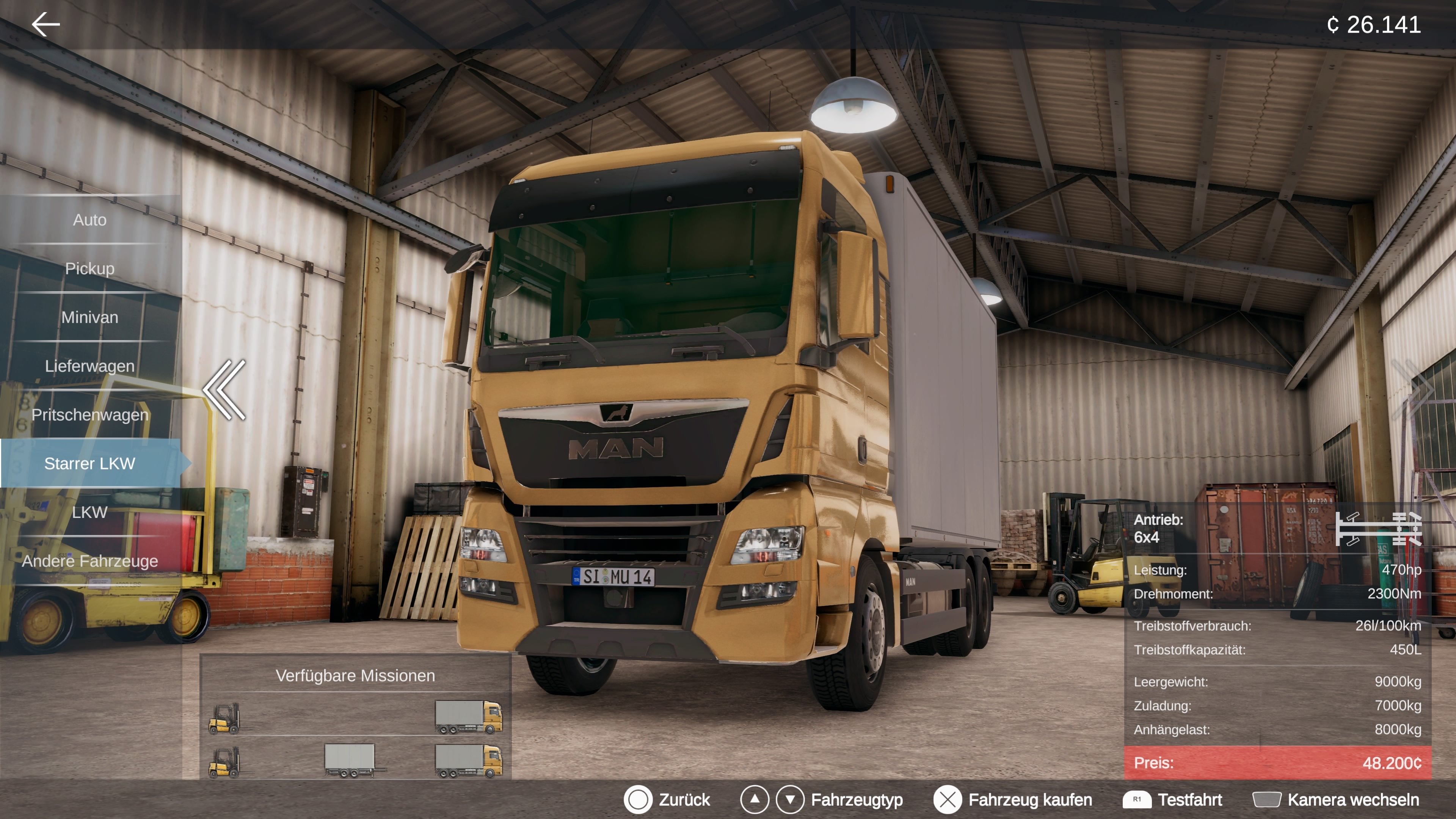Switch to the Auto vehicle category
Viewport: 1456px width, 819px height.
91,220
